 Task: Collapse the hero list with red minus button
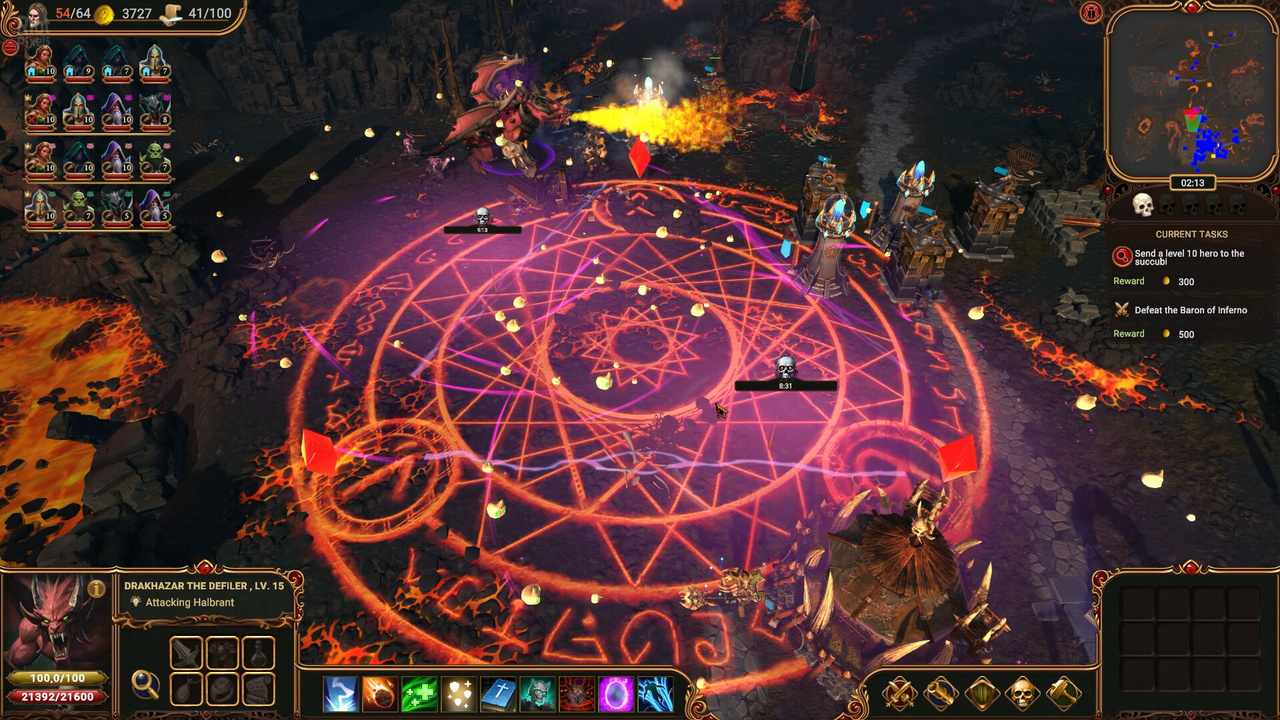tap(11, 46)
